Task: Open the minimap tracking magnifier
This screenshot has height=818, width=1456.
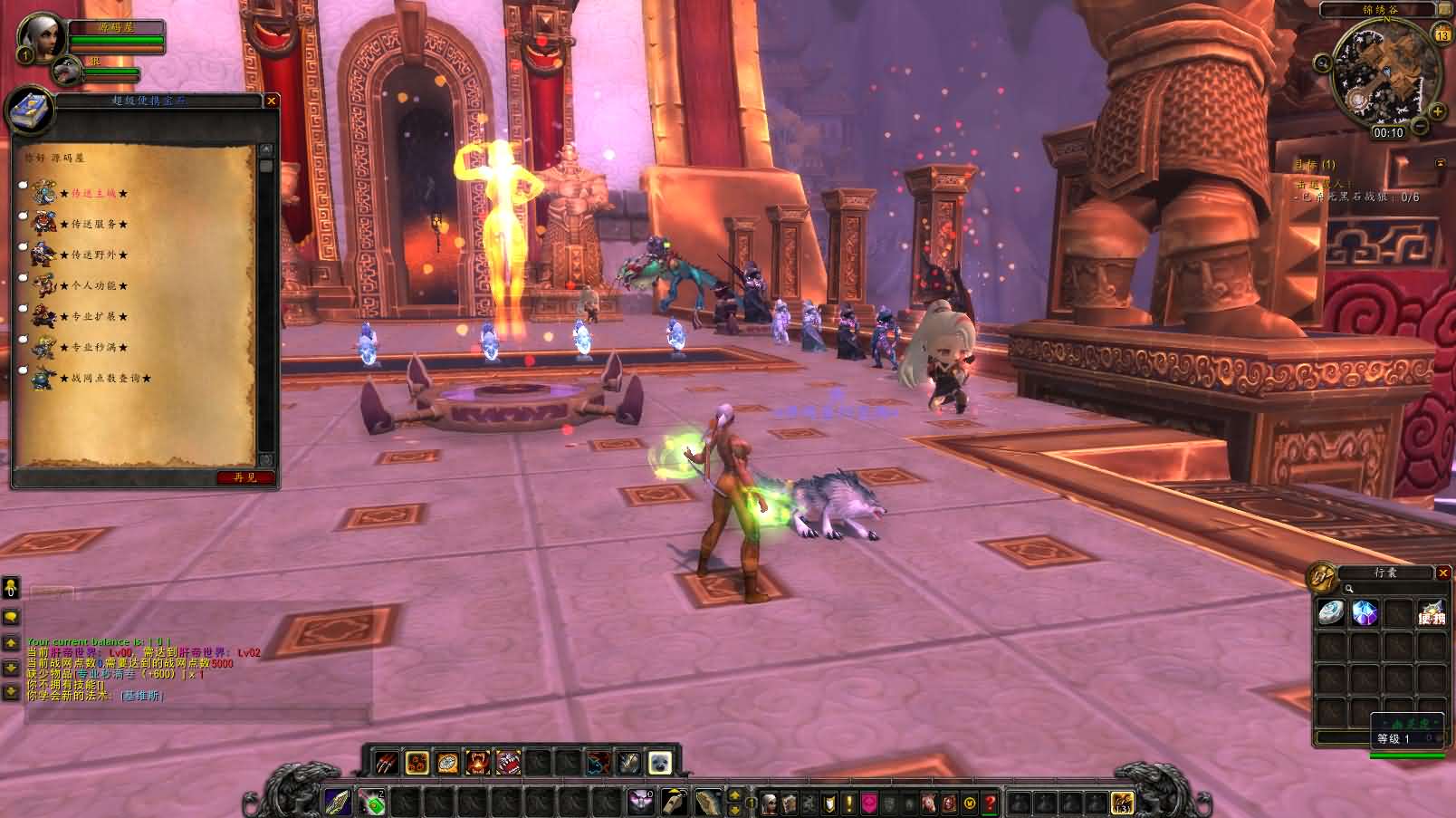Action: coord(1324,63)
